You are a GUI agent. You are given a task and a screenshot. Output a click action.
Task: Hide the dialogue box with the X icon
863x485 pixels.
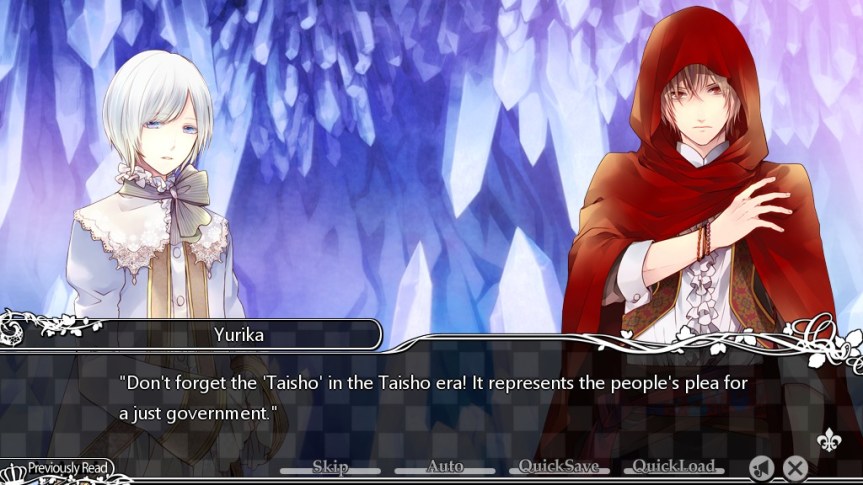point(795,467)
